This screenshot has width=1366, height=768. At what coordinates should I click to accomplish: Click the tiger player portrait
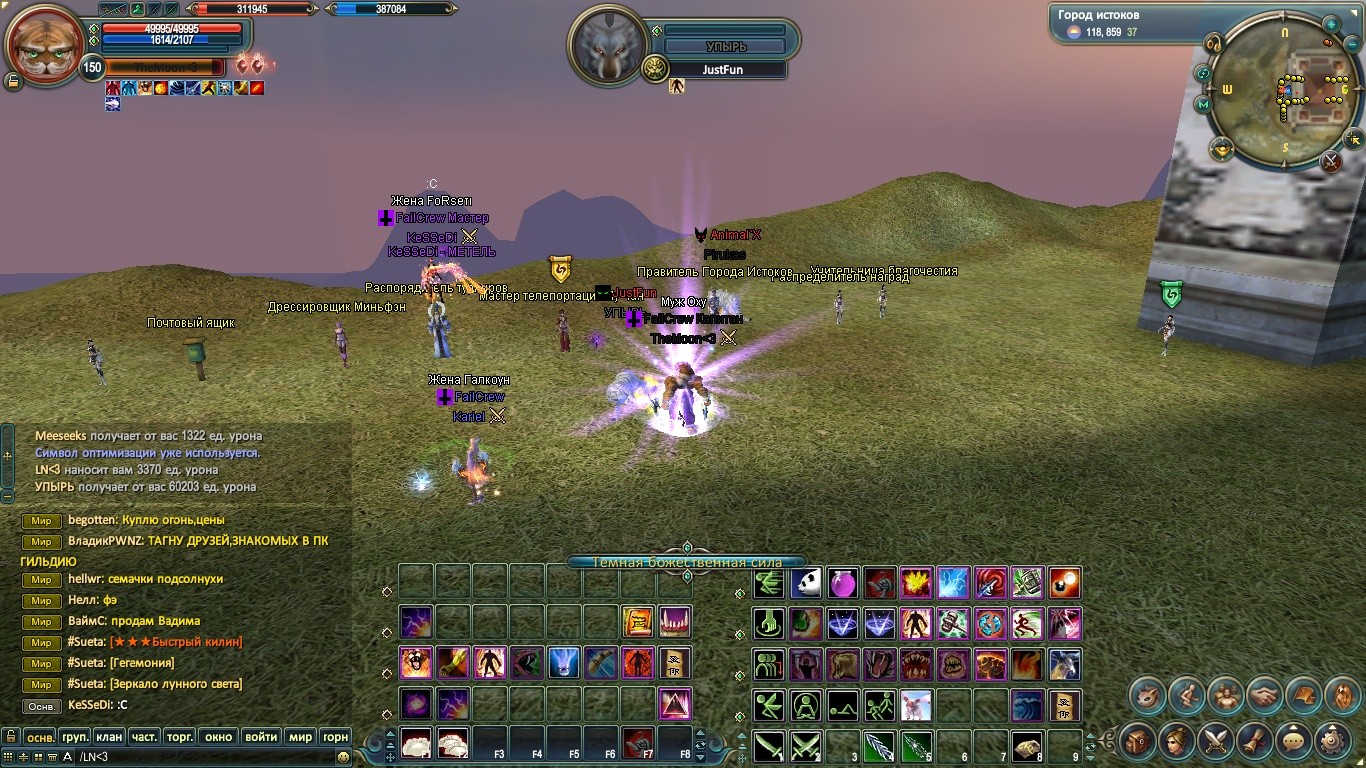[x=44, y=45]
